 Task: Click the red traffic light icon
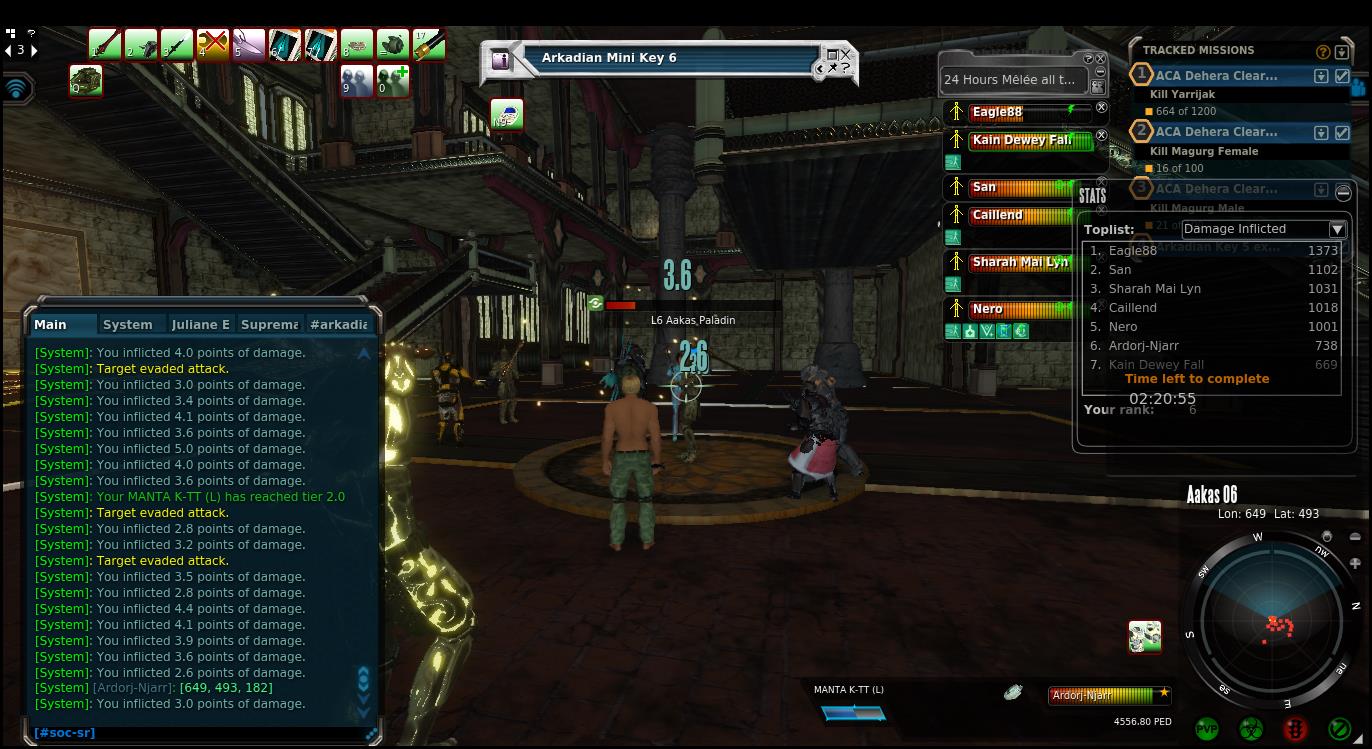[1296, 729]
